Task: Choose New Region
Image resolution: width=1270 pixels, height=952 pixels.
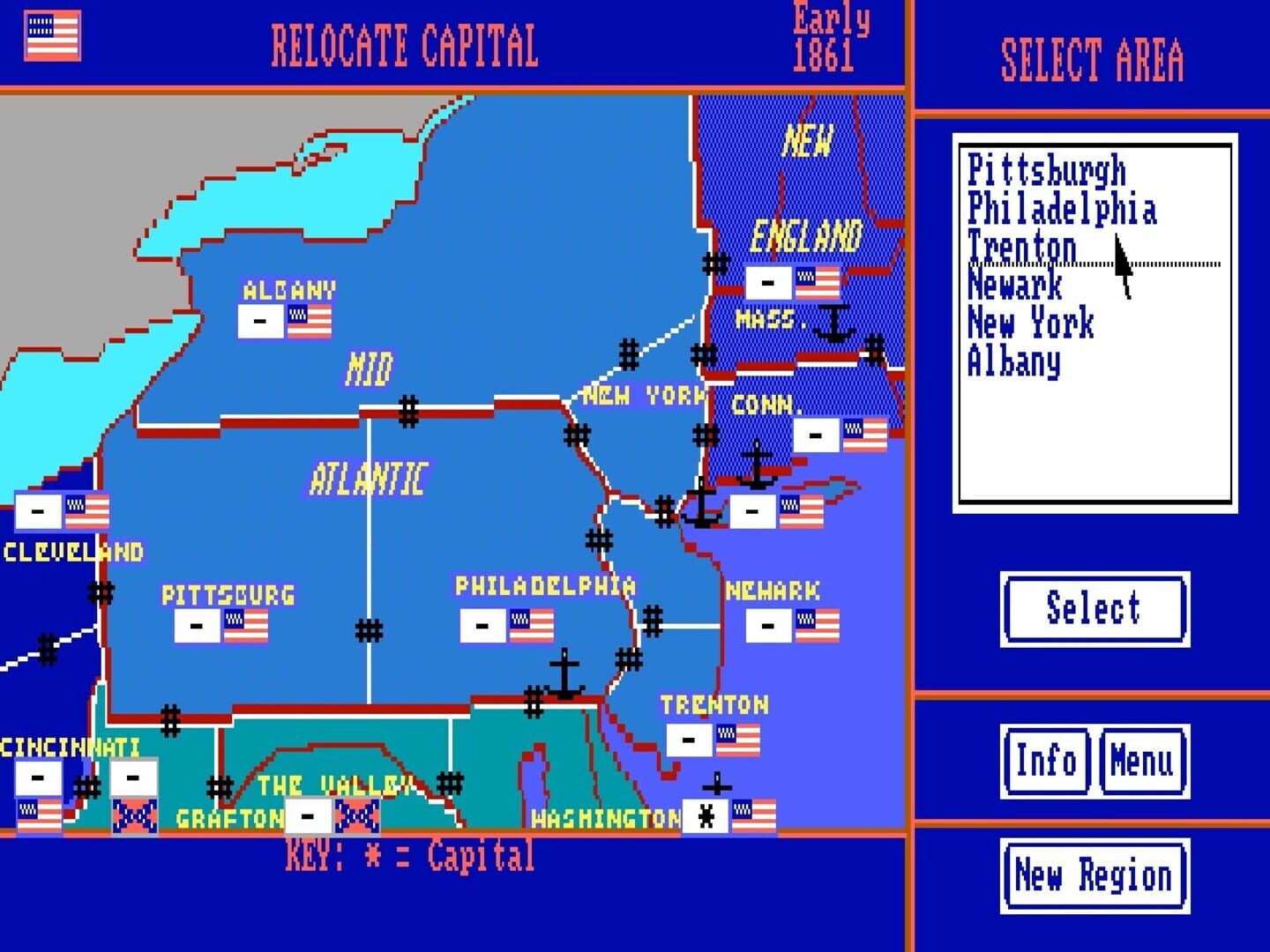Action: (x=1094, y=875)
